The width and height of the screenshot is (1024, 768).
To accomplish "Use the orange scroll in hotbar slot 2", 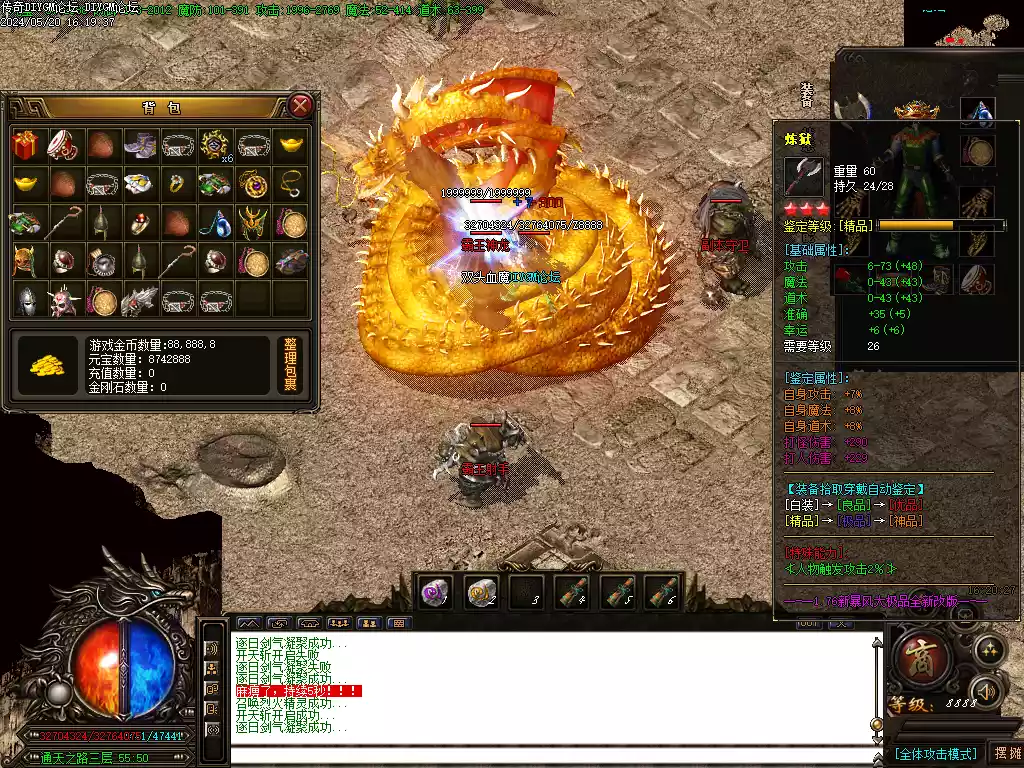I will click(482, 592).
